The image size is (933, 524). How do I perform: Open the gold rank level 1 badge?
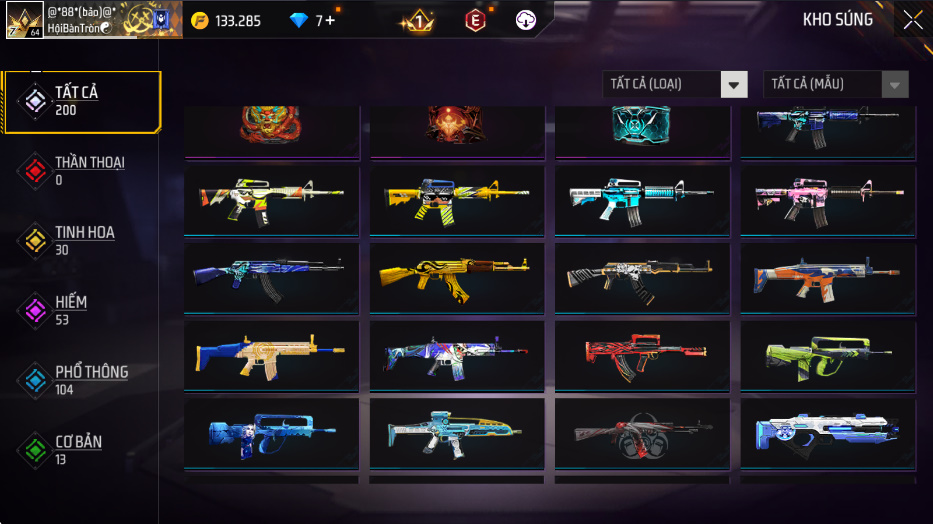click(417, 20)
